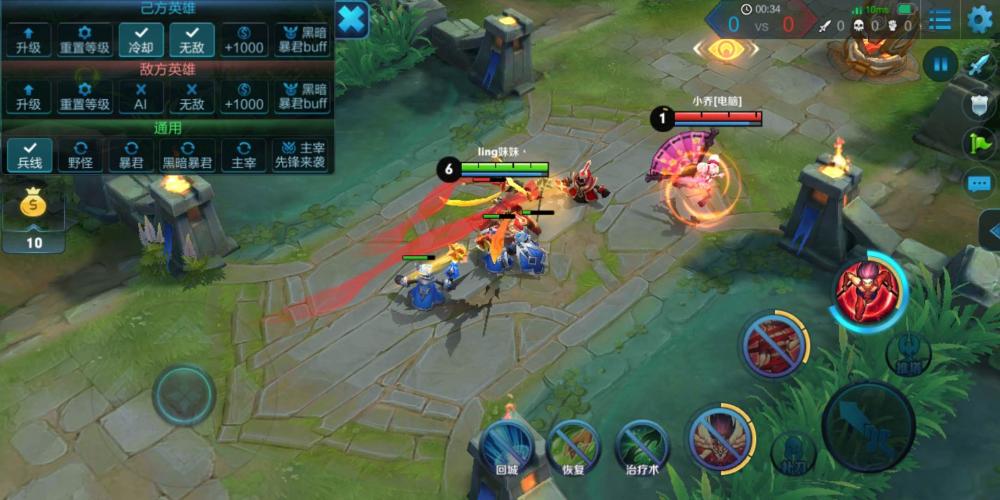Screen dimensions: 1000x500
Task: Use the 恢复 restore skill
Action: click(x=574, y=445)
